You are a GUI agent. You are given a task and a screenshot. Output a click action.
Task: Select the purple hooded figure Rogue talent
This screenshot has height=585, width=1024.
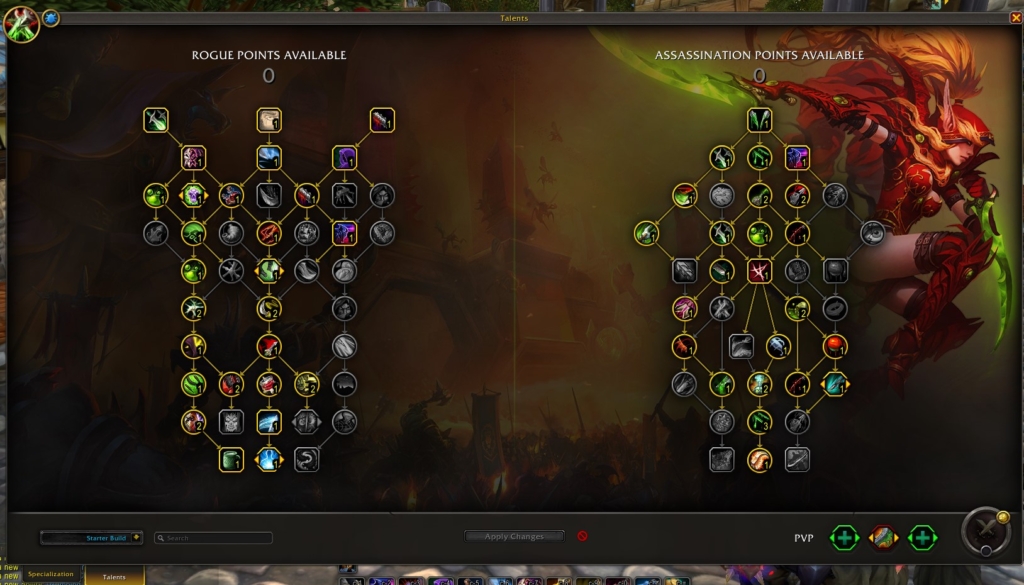pos(345,158)
